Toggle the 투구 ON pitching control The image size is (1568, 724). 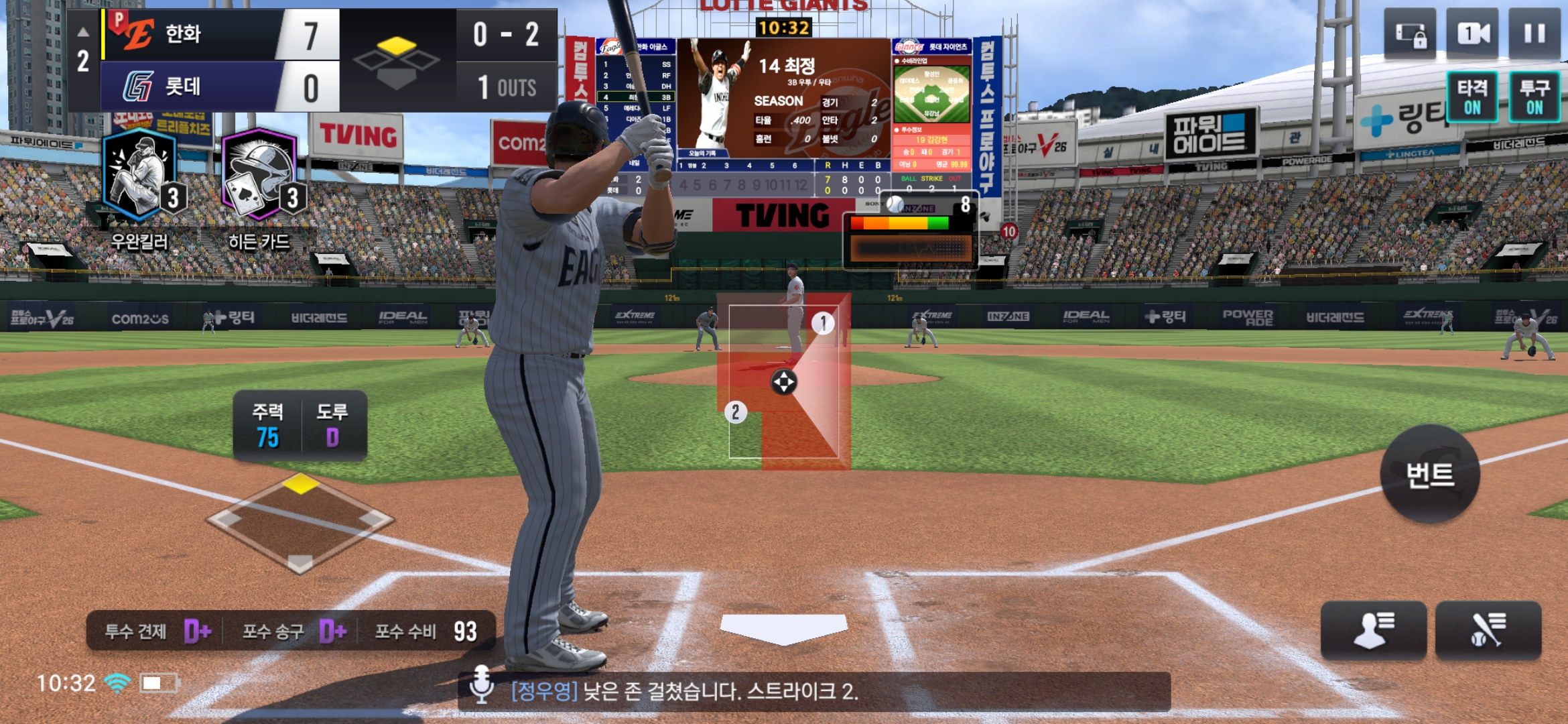[1534, 98]
